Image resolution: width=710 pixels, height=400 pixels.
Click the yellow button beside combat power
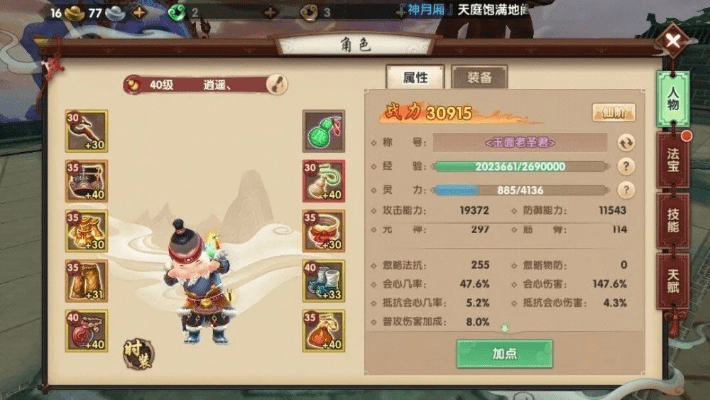(x=613, y=112)
